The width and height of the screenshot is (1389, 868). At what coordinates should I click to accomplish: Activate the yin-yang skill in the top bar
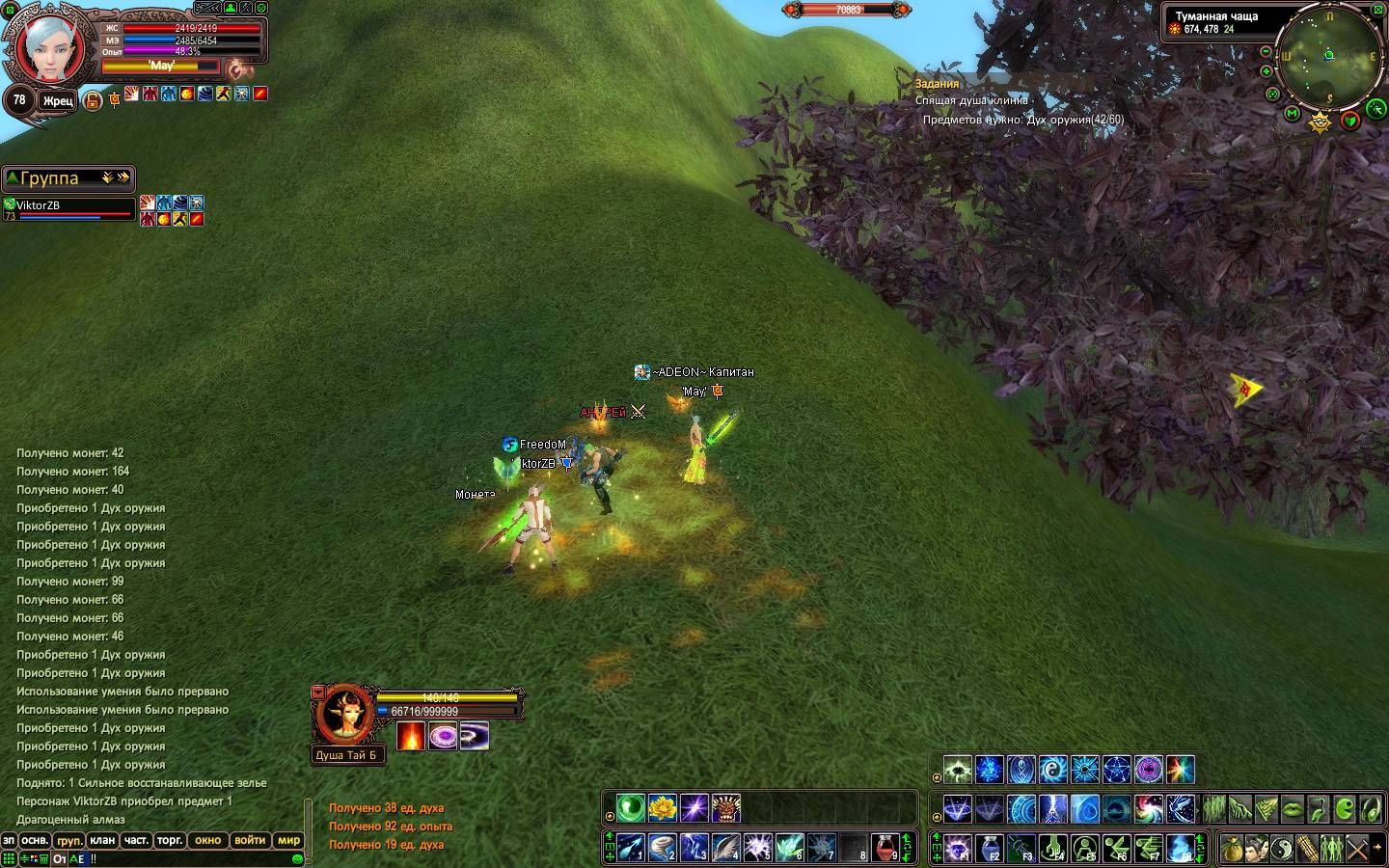point(1282,849)
